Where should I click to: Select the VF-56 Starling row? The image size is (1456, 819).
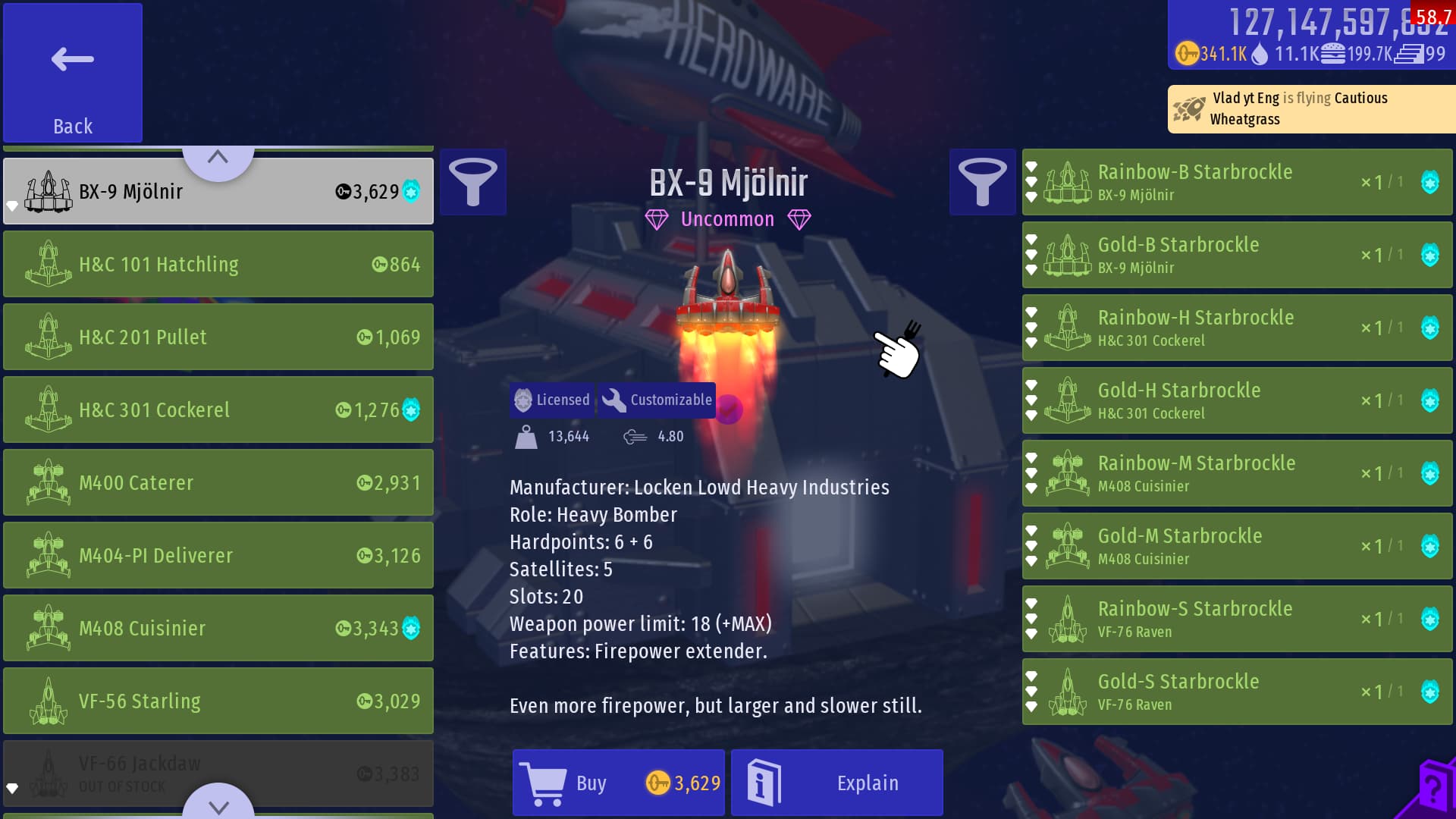(x=218, y=701)
